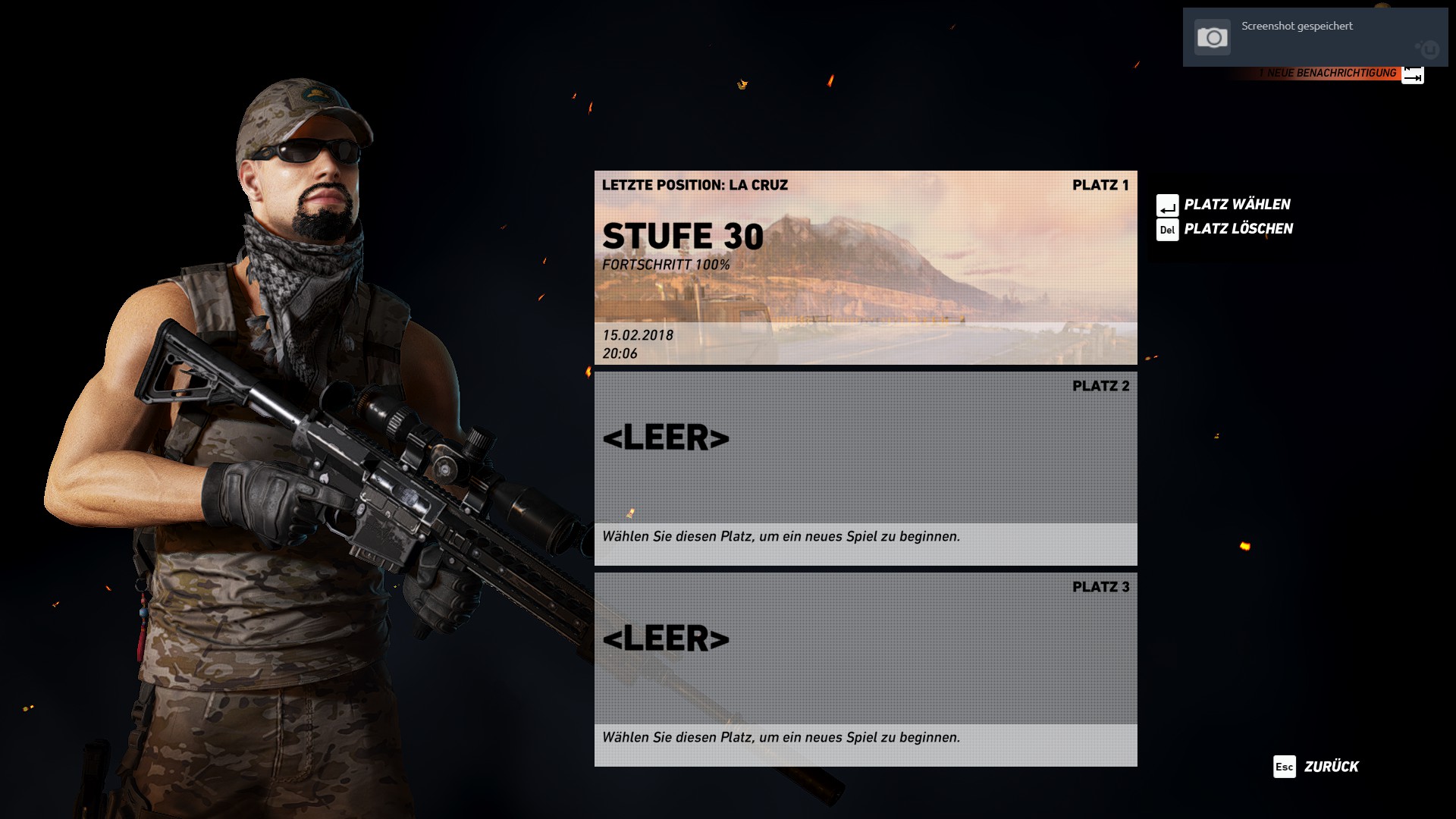The height and width of the screenshot is (819, 1456).
Task: Select the Platz 1 Stufe 30 save
Action: coord(865,267)
